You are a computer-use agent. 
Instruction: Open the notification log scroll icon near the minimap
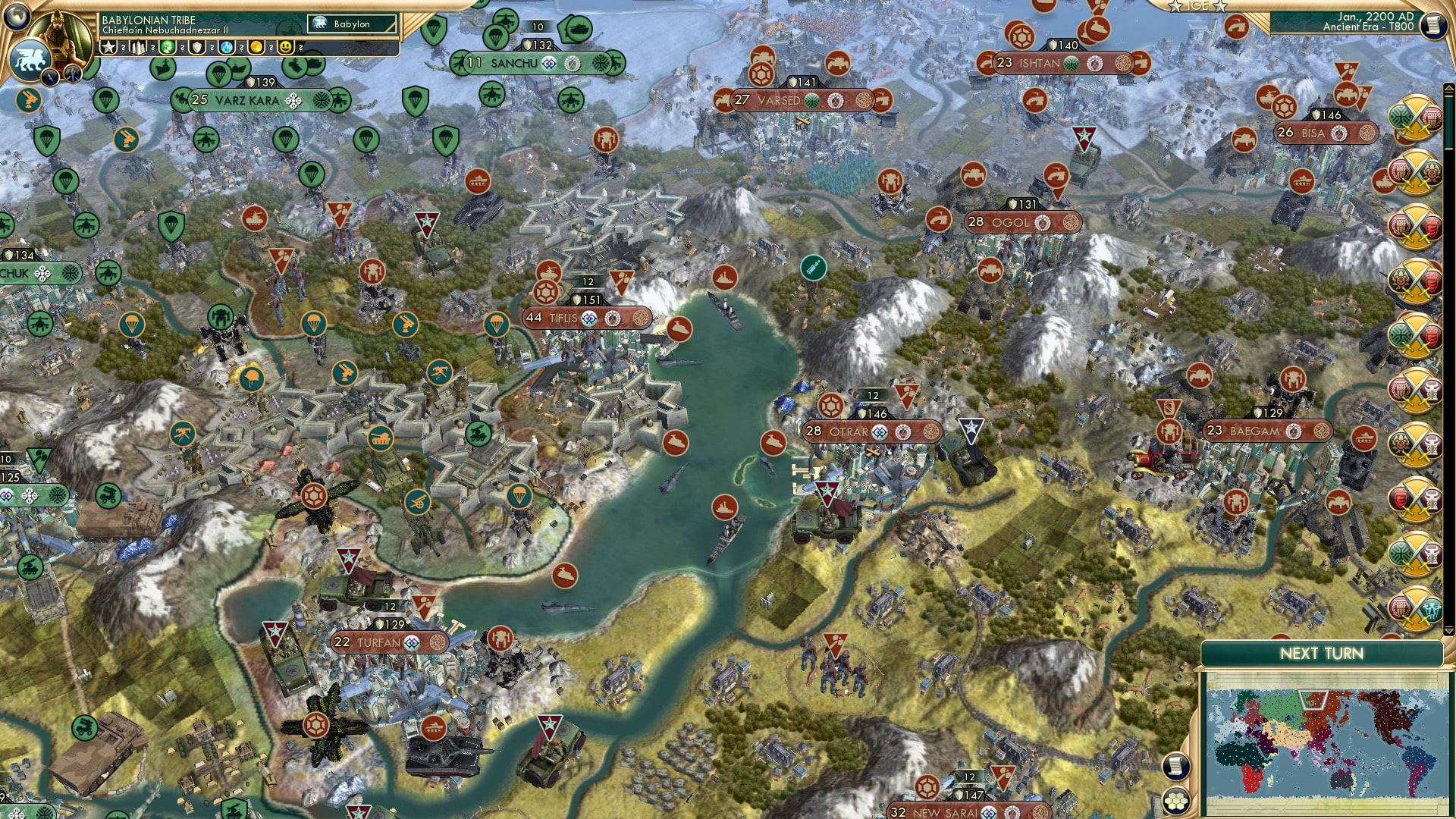pos(1175,767)
